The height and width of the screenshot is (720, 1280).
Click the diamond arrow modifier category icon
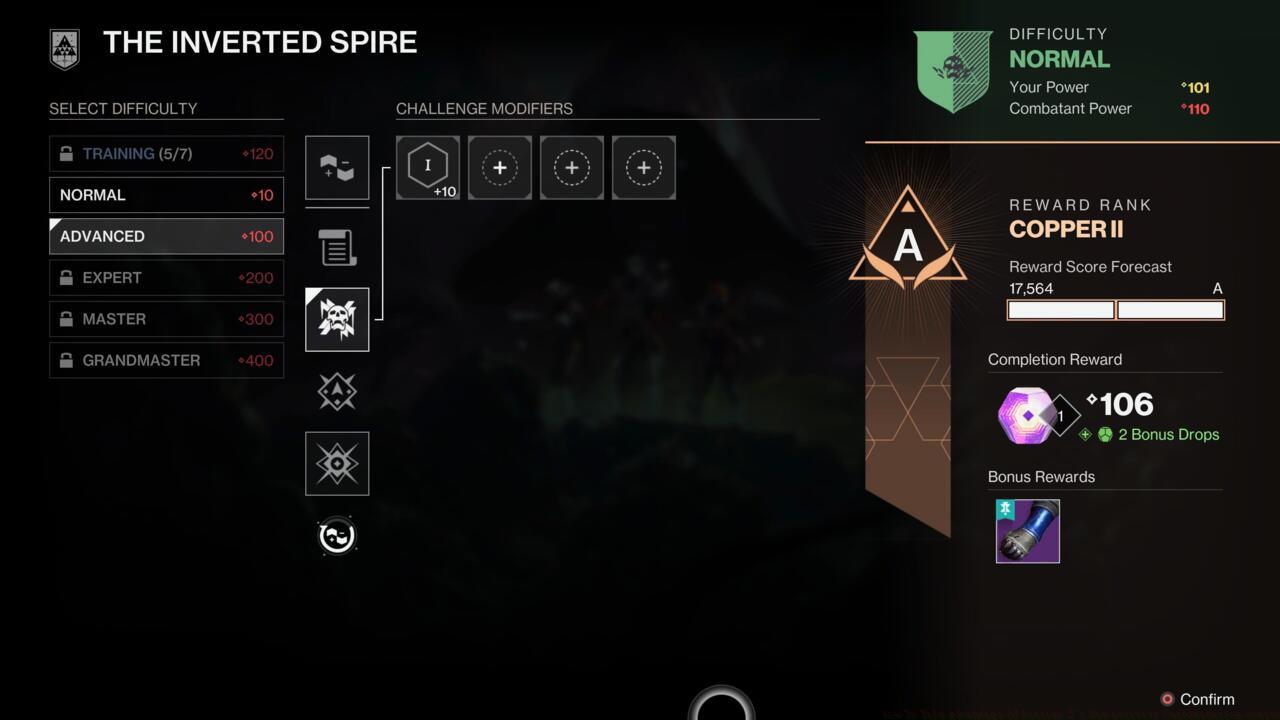click(x=336, y=391)
